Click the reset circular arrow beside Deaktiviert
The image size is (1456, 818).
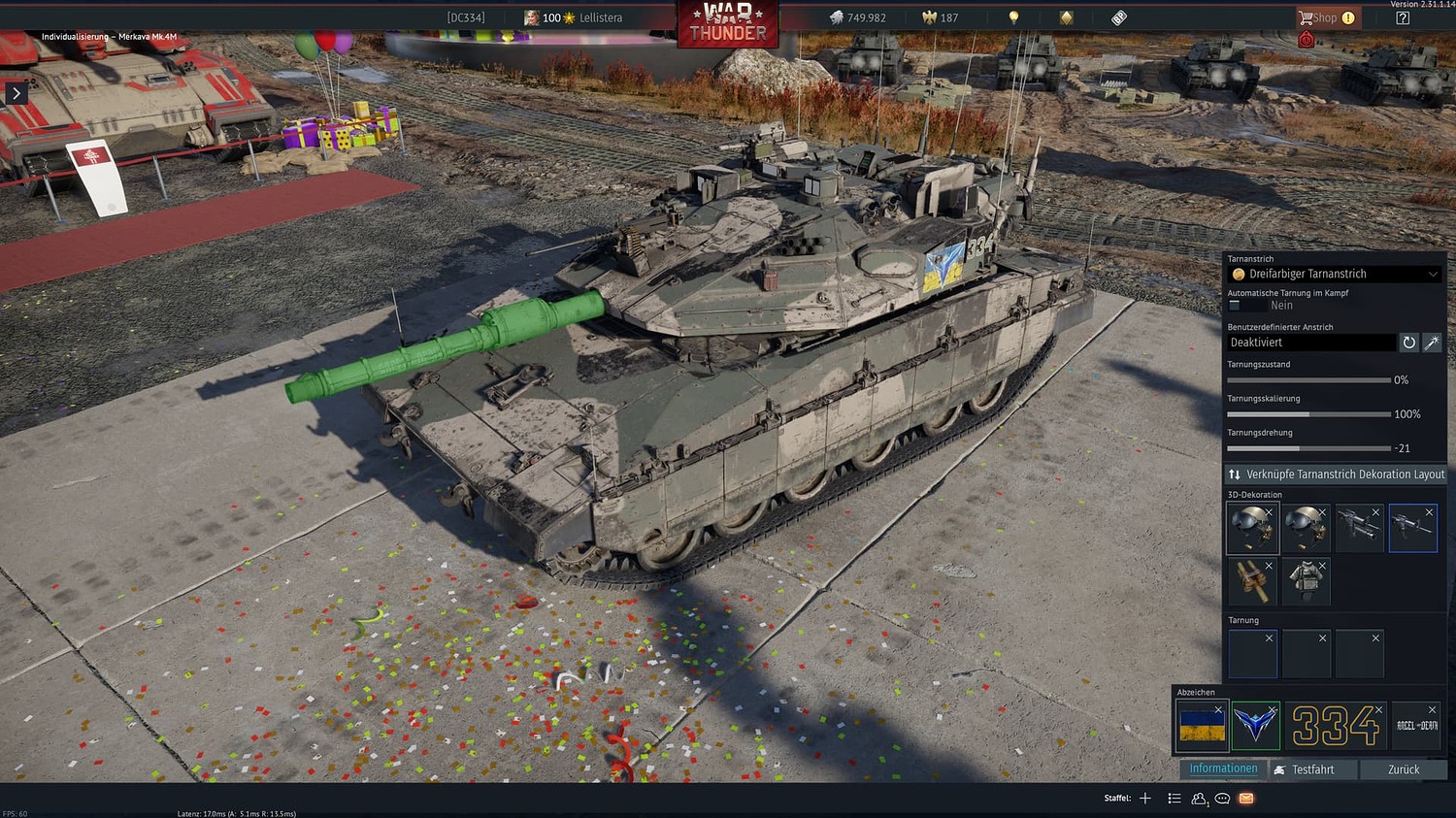pyautogui.click(x=1409, y=343)
